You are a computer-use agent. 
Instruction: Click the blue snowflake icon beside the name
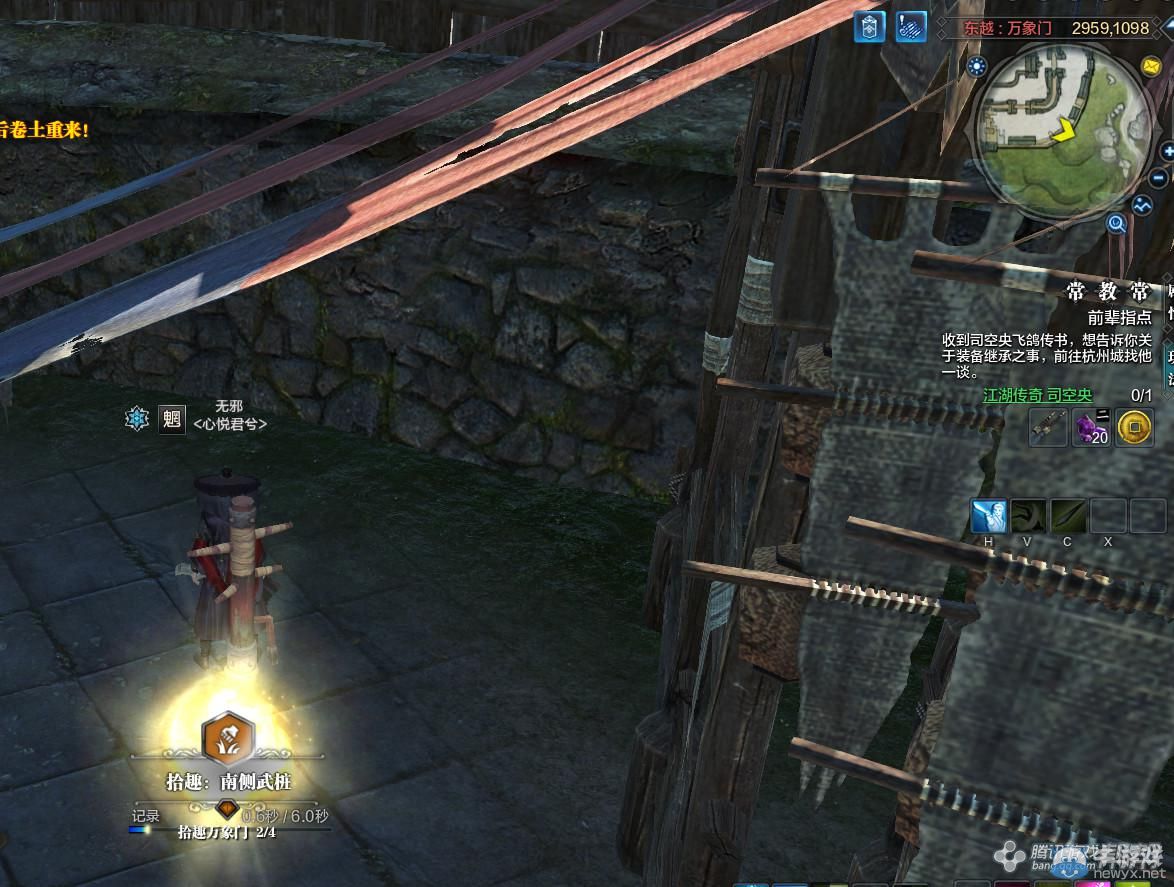137,418
